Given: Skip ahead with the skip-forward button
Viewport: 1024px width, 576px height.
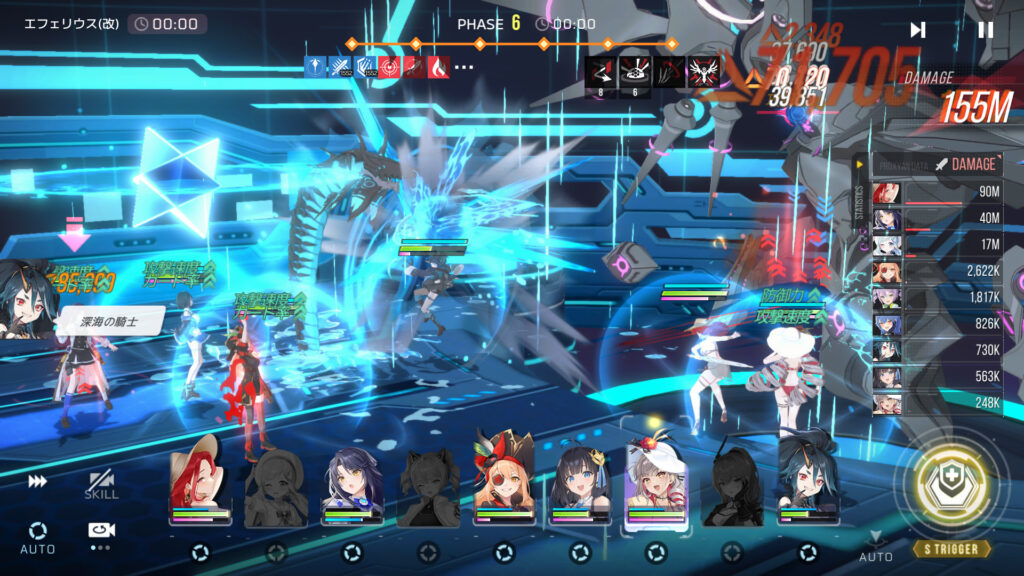Looking at the screenshot, I should tap(917, 30).
